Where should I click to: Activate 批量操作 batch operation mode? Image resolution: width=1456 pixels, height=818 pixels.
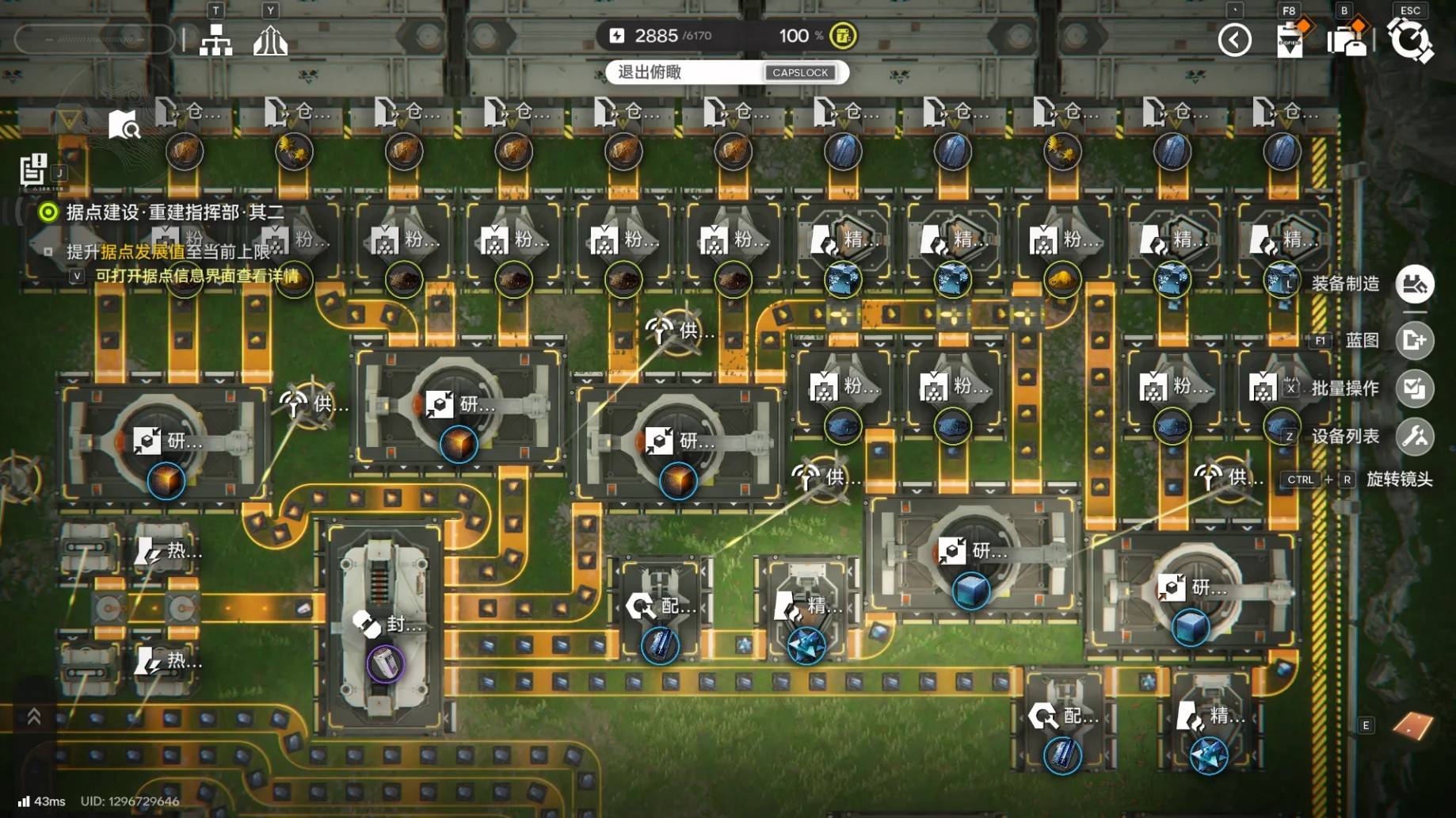pos(1414,388)
